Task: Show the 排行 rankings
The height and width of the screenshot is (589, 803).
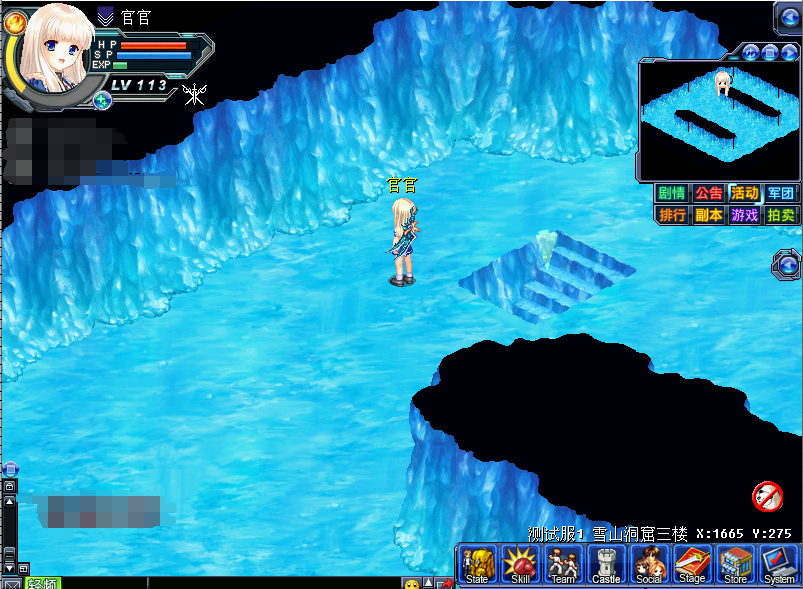Action: [671, 215]
